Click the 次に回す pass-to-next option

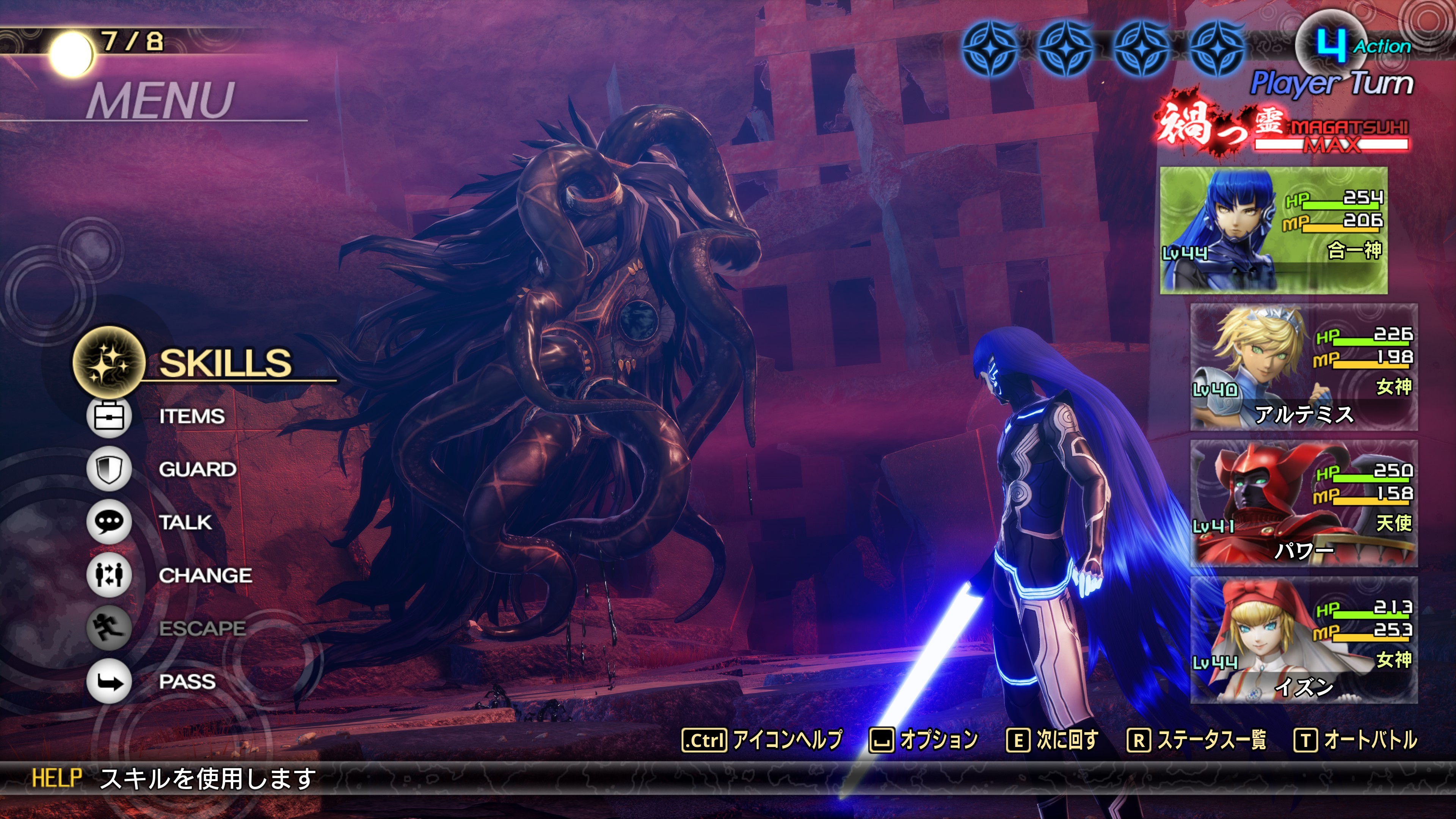(x=1052, y=740)
